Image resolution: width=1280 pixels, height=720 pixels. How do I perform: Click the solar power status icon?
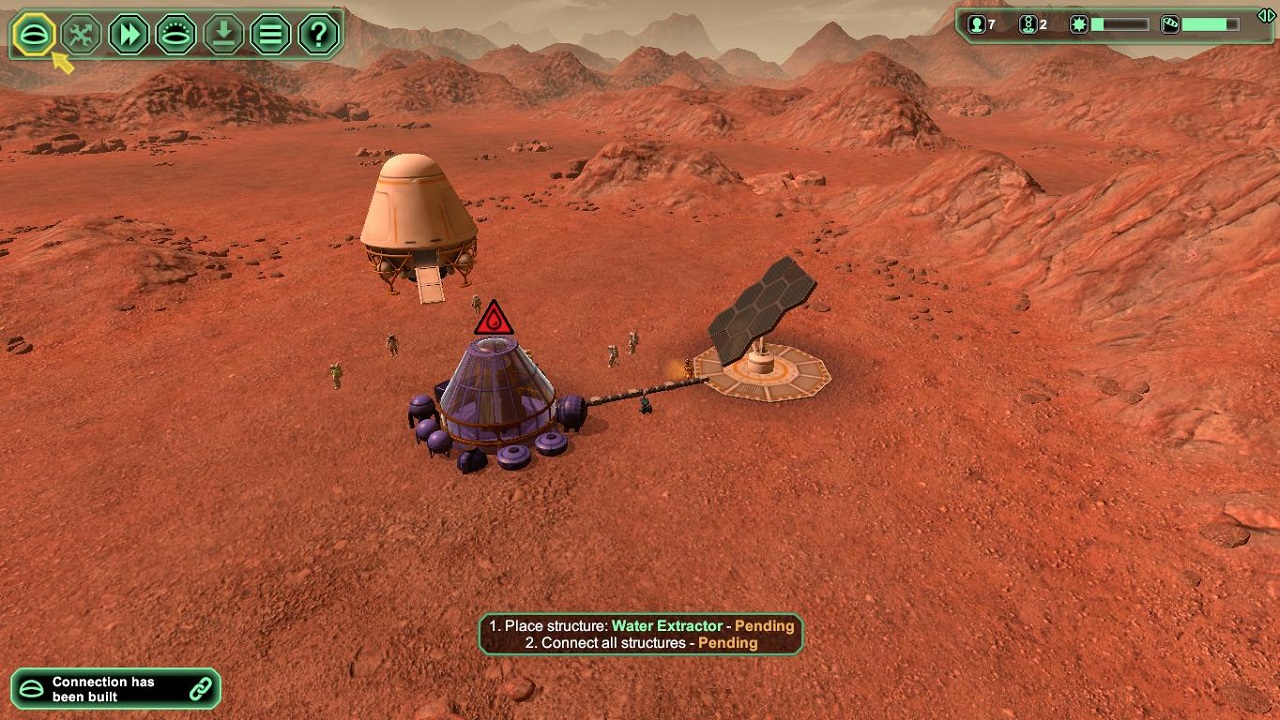[x=1079, y=25]
